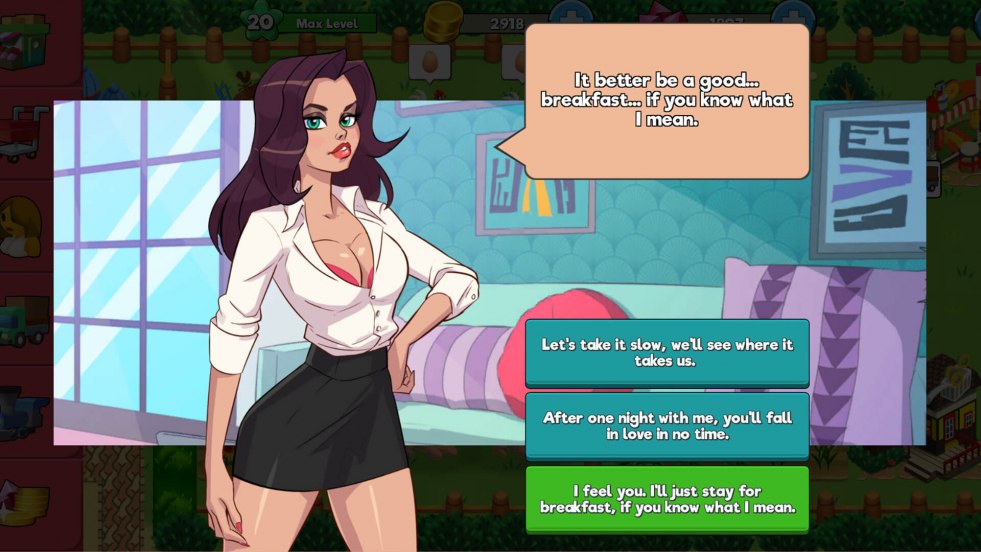Screen dimensions: 981x552
Task: Choose "Let's take it slow" reply
Action: click(667, 352)
